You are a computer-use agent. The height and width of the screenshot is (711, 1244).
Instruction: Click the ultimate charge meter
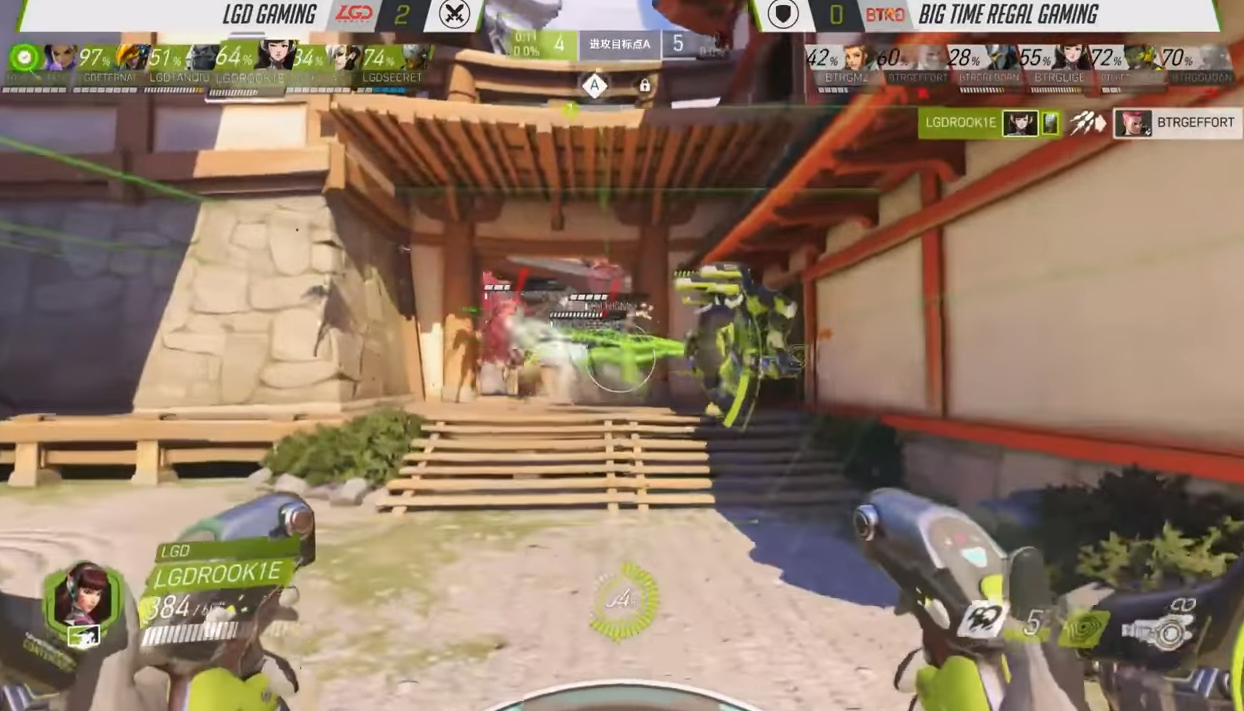pos(623,602)
